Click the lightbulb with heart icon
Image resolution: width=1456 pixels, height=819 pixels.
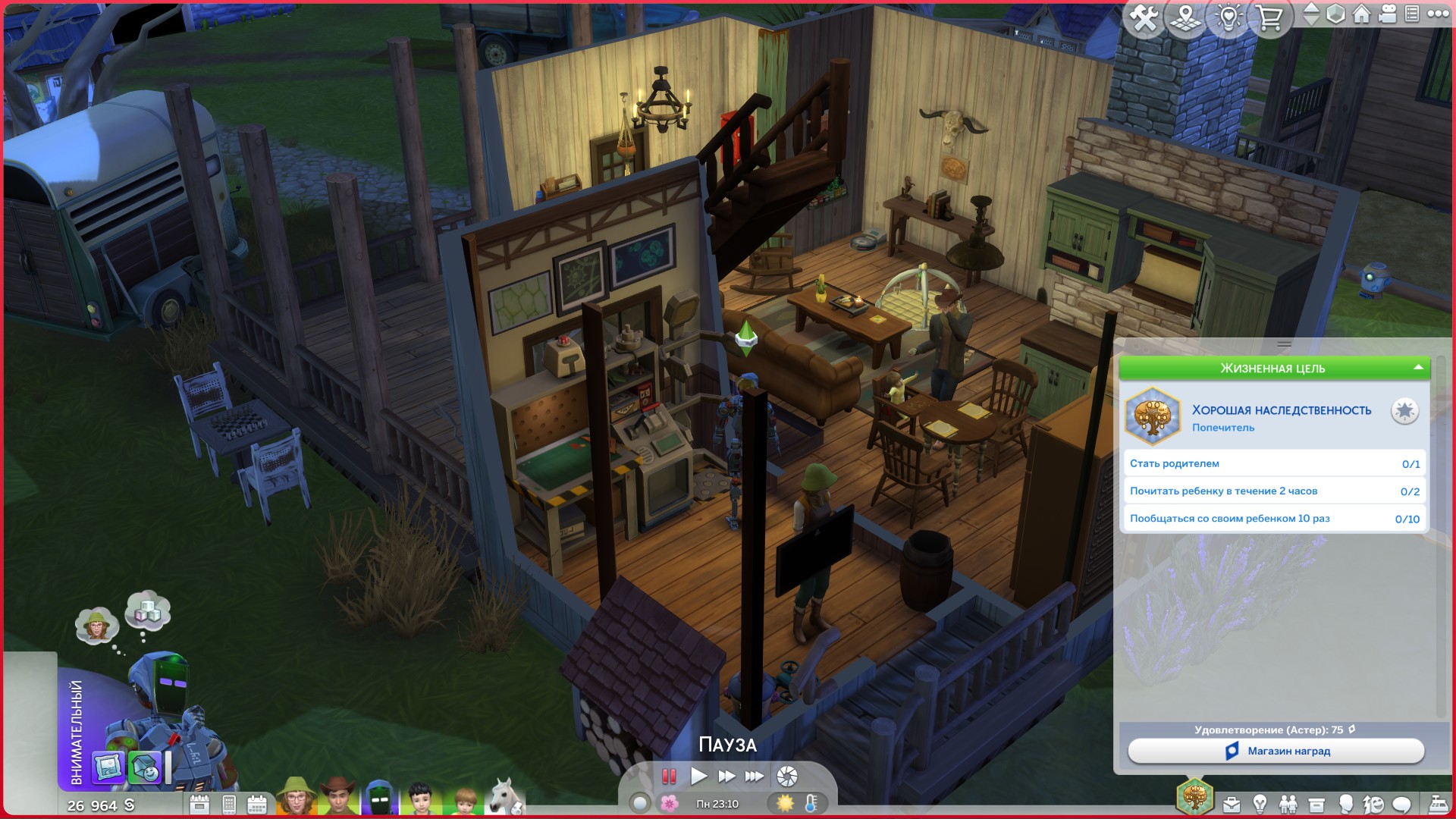pyautogui.click(x=1228, y=17)
